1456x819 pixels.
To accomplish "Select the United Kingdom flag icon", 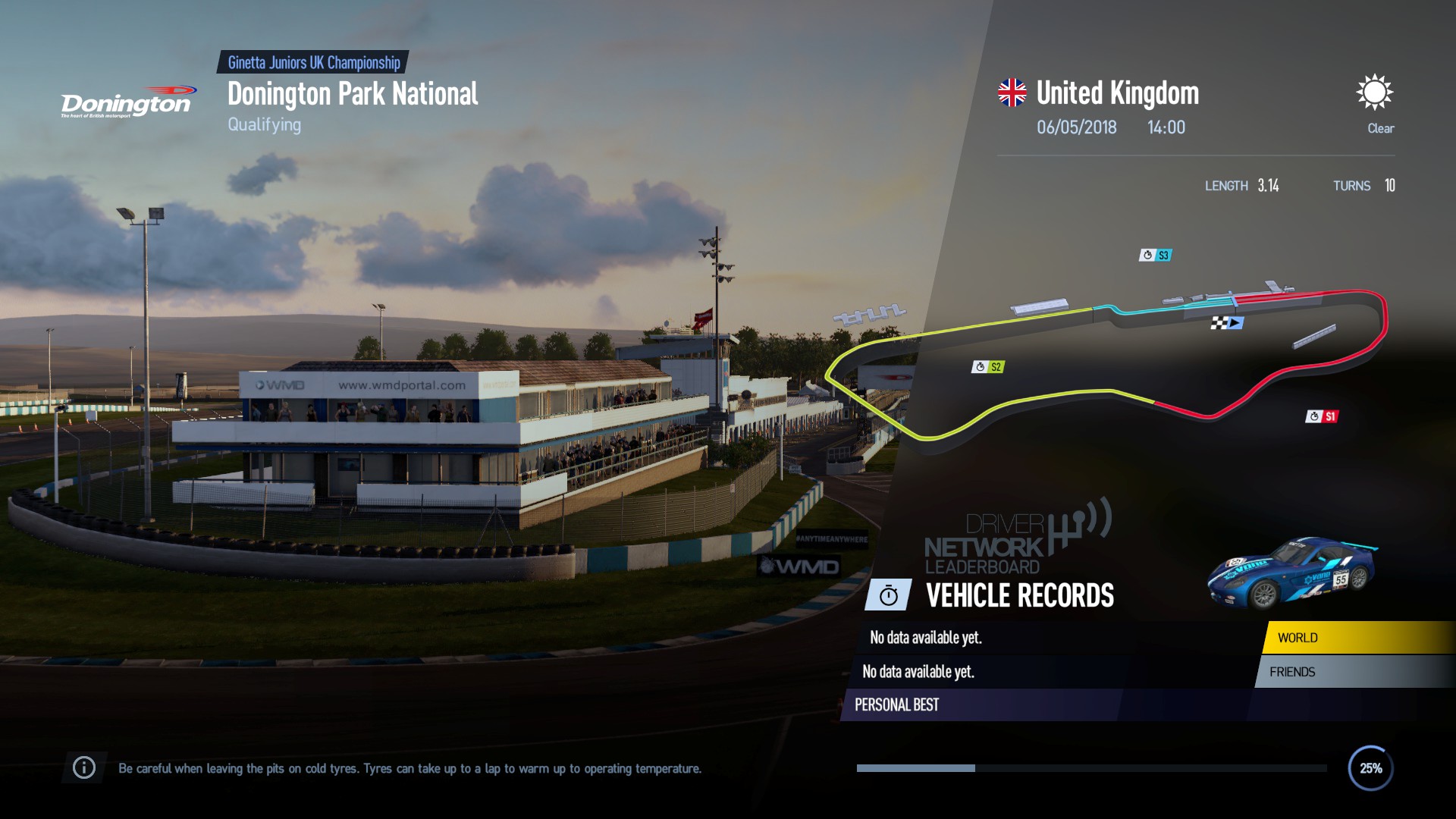I will (1011, 92).
